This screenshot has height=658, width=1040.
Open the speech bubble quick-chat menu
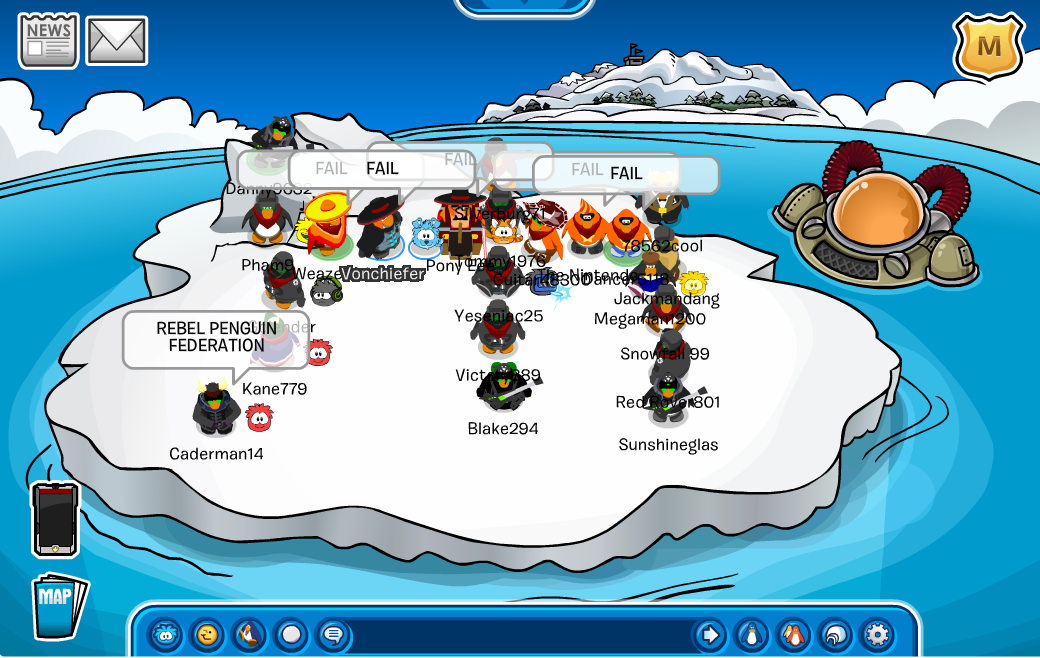333,634
